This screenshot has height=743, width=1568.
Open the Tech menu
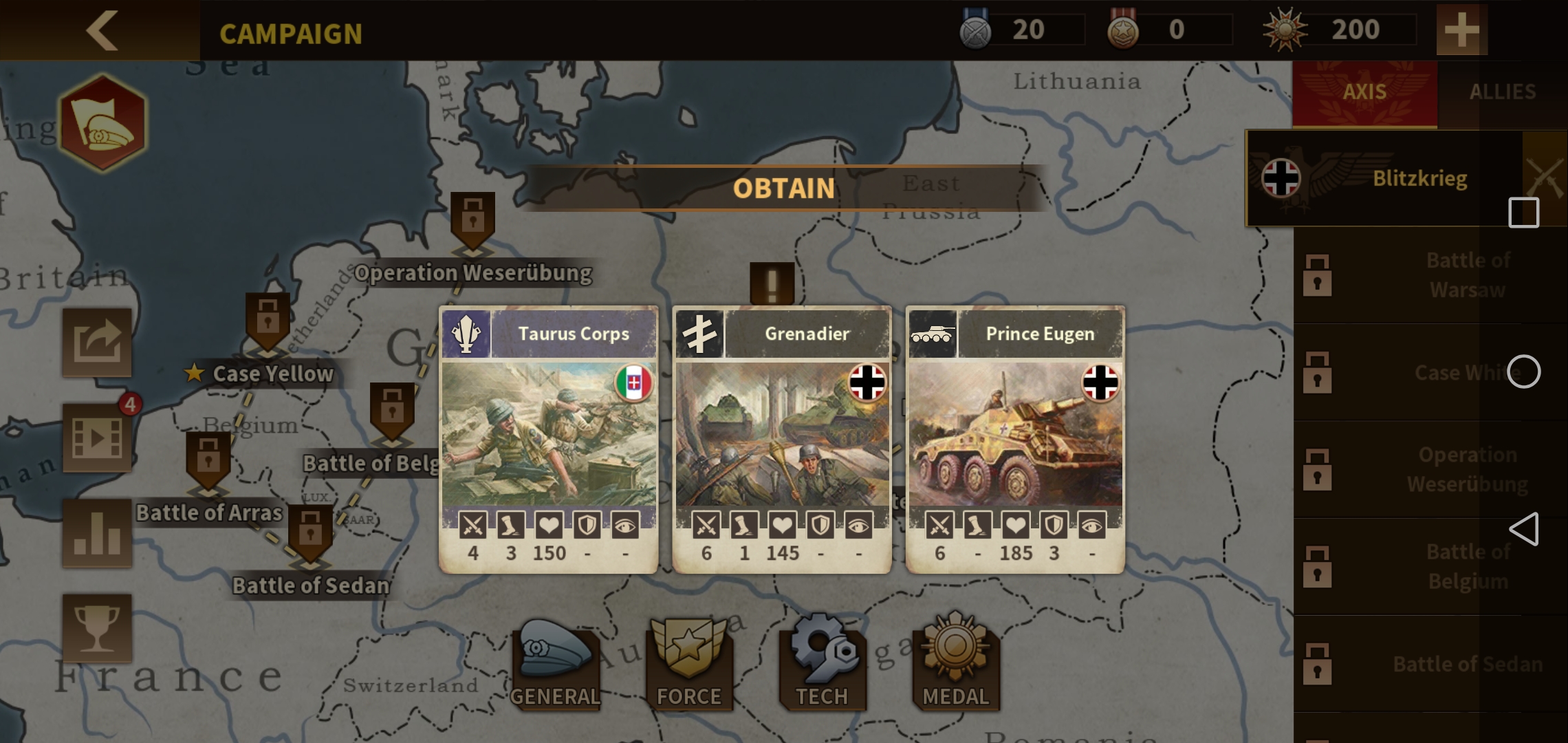822,665
